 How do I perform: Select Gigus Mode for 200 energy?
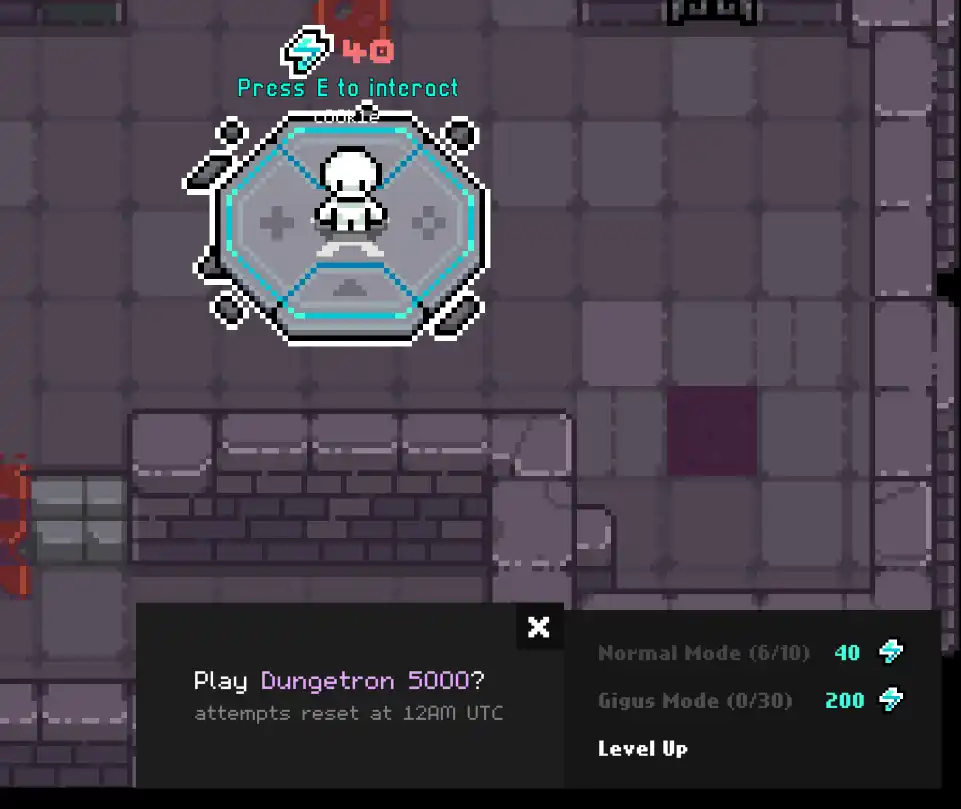(x=750, y=700)
